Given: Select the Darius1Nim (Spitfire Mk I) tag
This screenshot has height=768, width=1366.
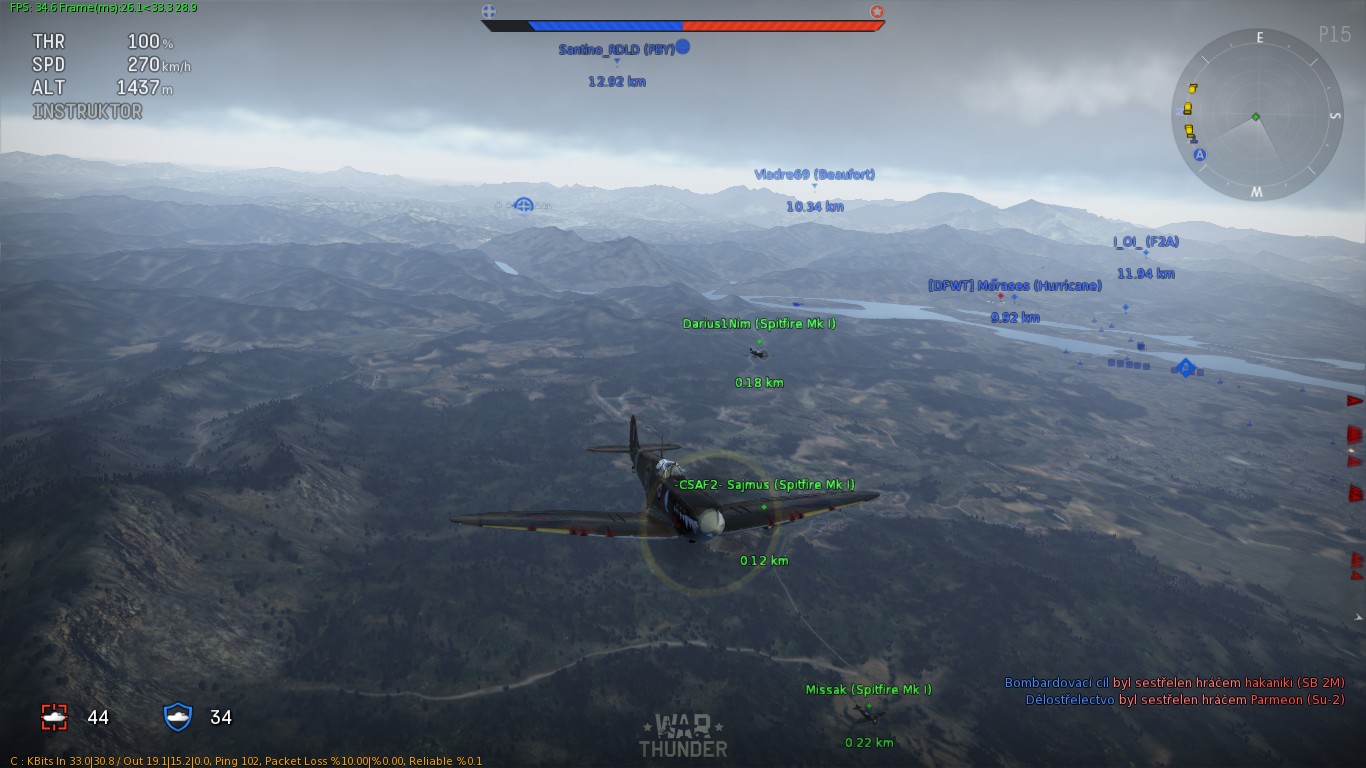Looking at the screenshot, I should point(759,324).
